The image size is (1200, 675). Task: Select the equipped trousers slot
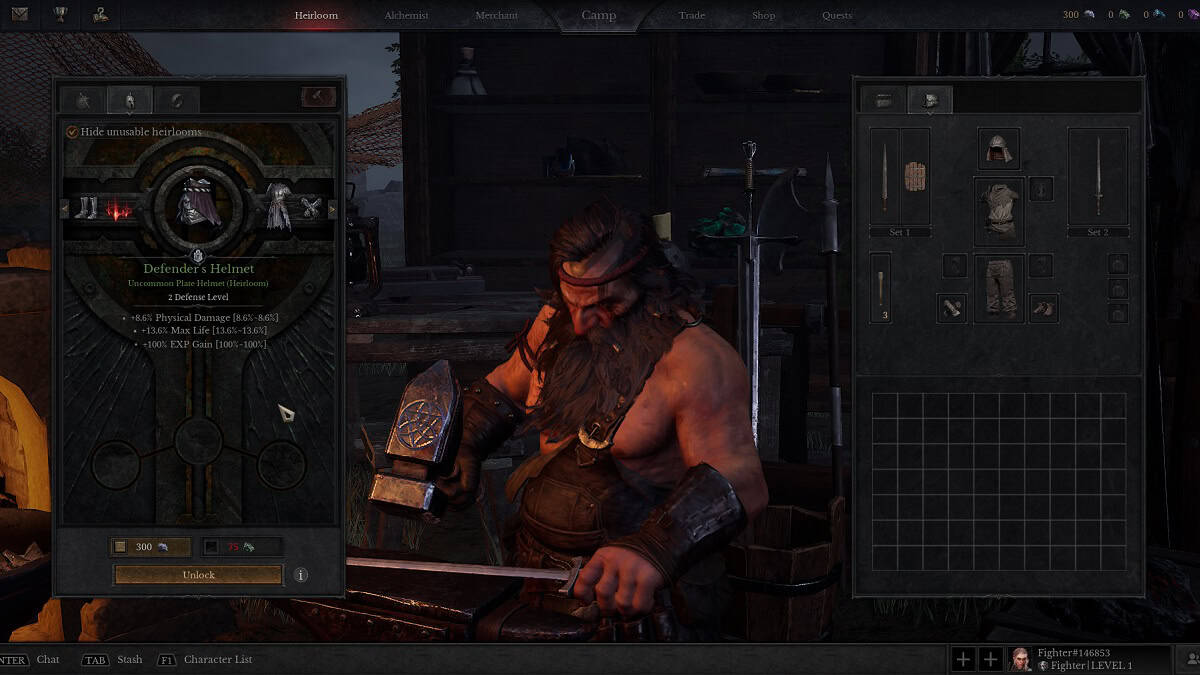point(998,288)
